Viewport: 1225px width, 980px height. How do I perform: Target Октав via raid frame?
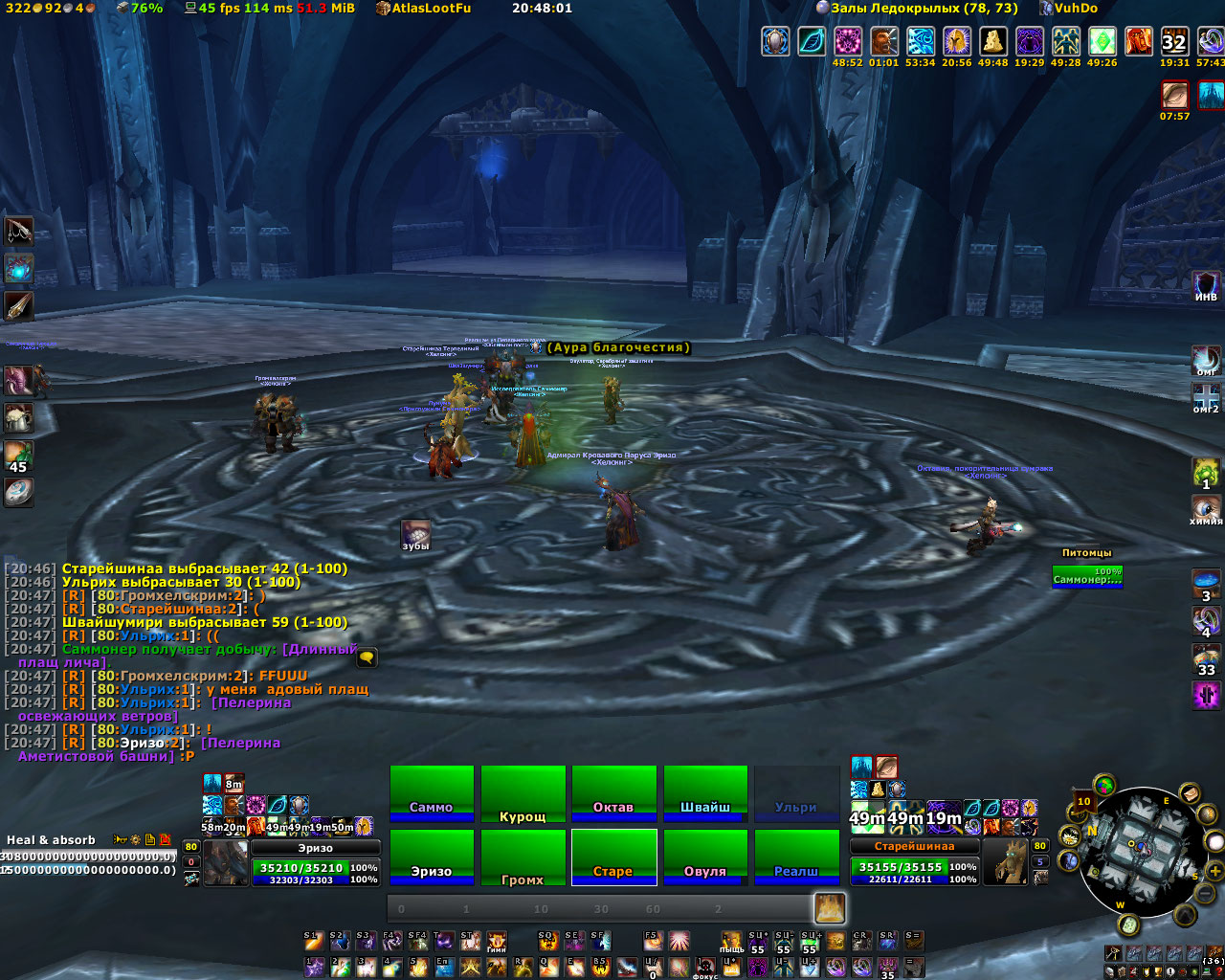[x=613, y=792]
